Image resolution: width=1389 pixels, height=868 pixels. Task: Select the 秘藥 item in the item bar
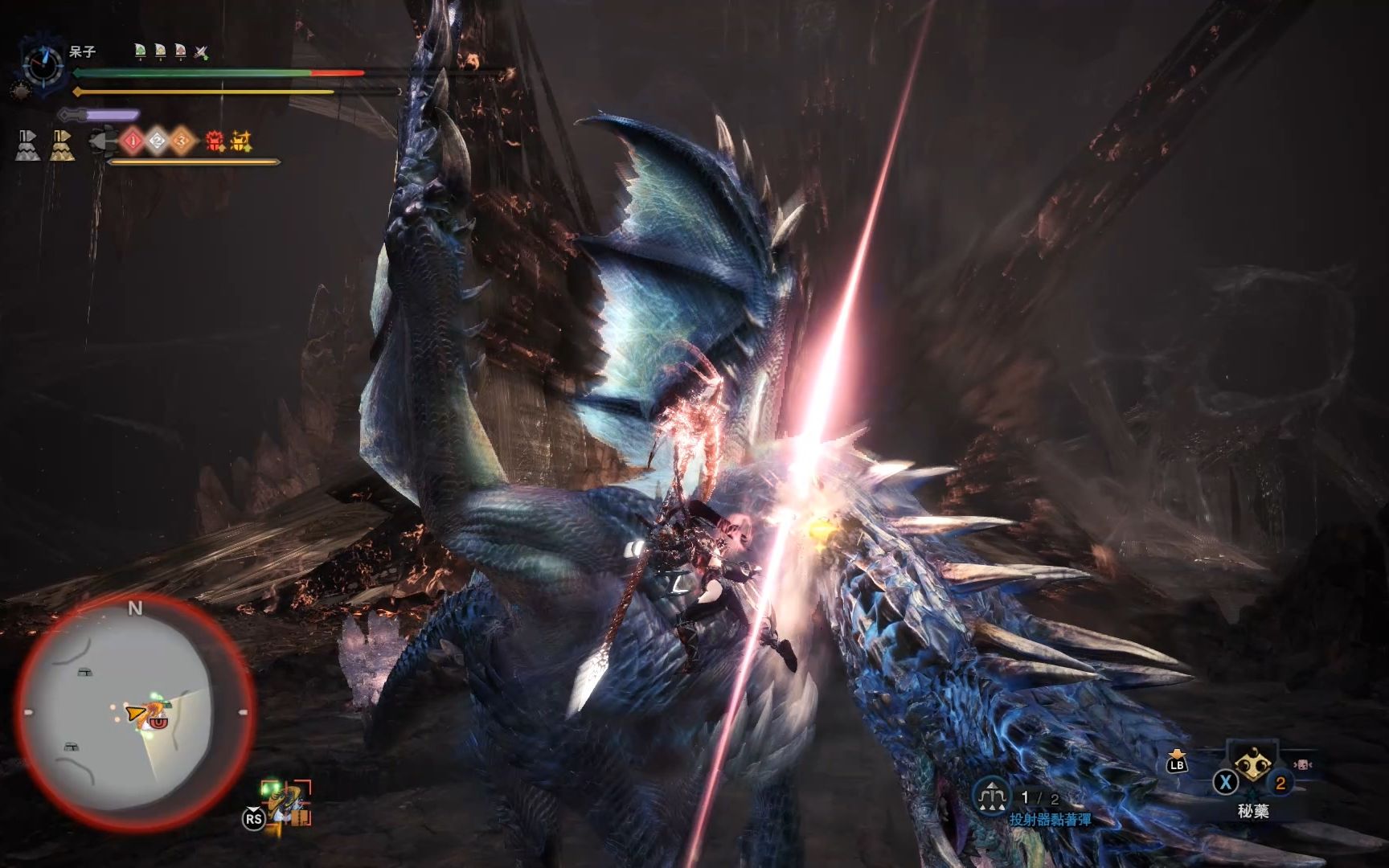point(1252,769)
